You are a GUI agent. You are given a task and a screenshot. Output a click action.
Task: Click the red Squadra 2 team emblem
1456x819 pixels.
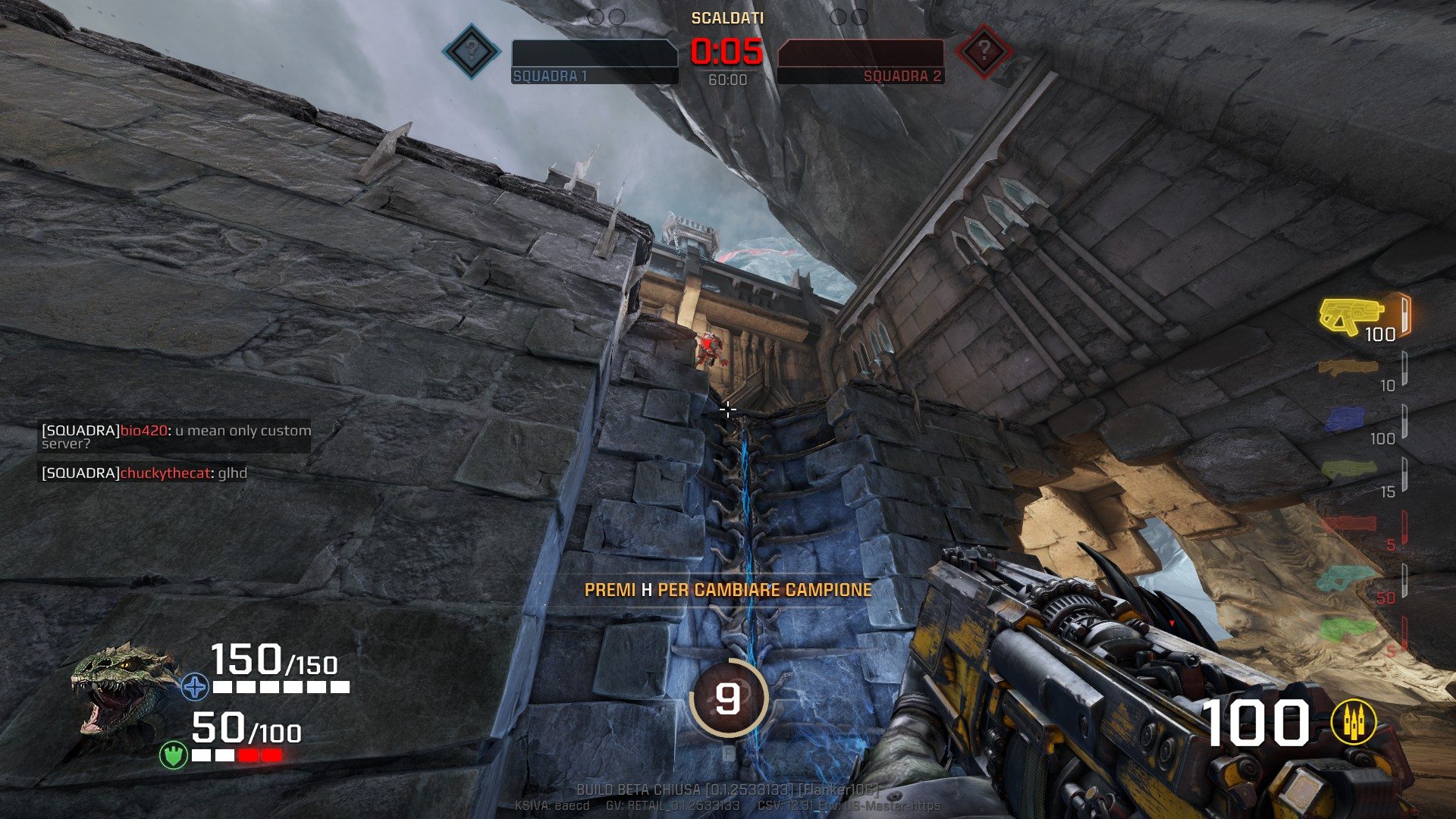[984, 52]
